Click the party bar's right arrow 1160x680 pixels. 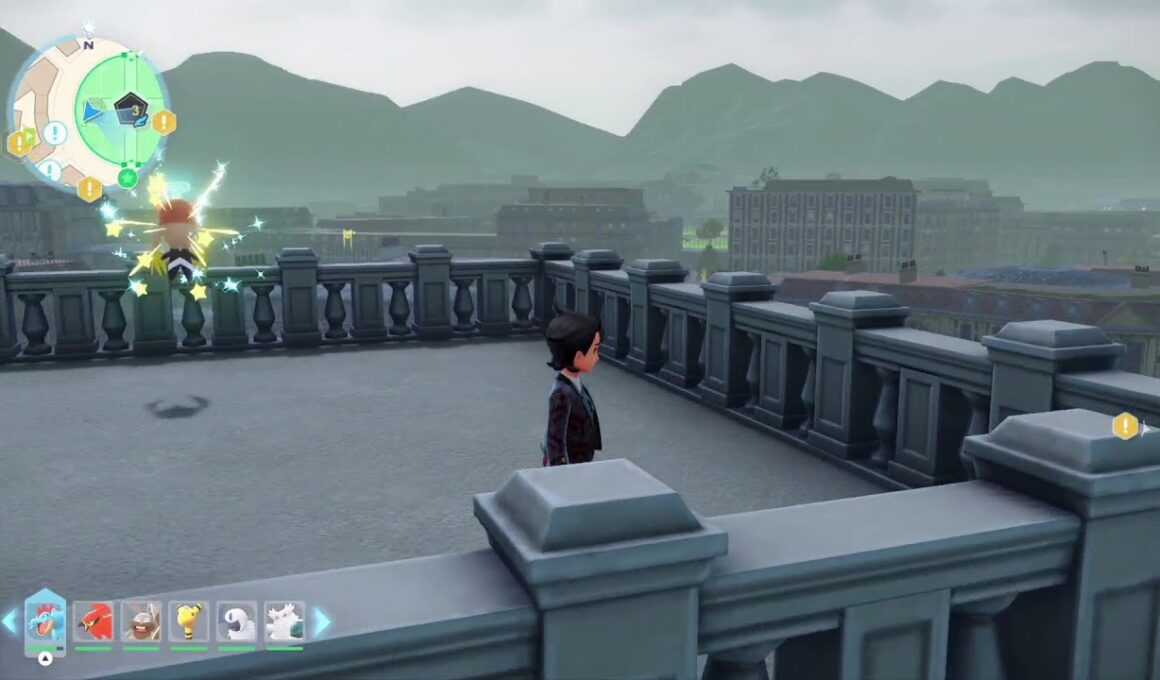(x=322, y=622)
